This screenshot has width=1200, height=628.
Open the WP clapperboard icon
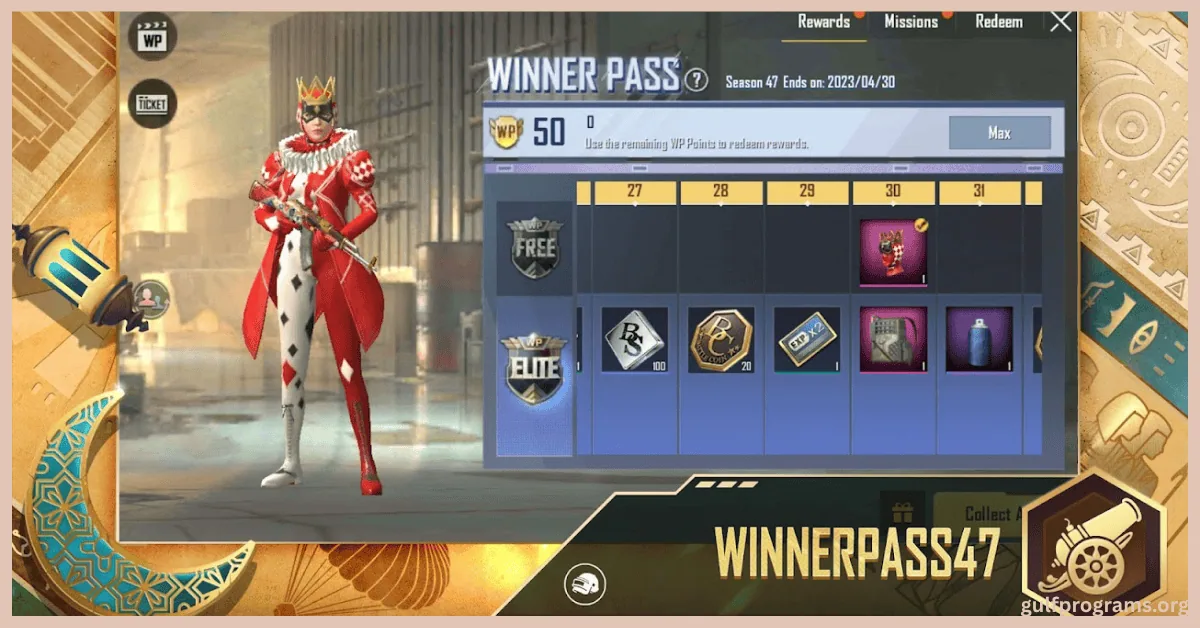click(153, 38)
